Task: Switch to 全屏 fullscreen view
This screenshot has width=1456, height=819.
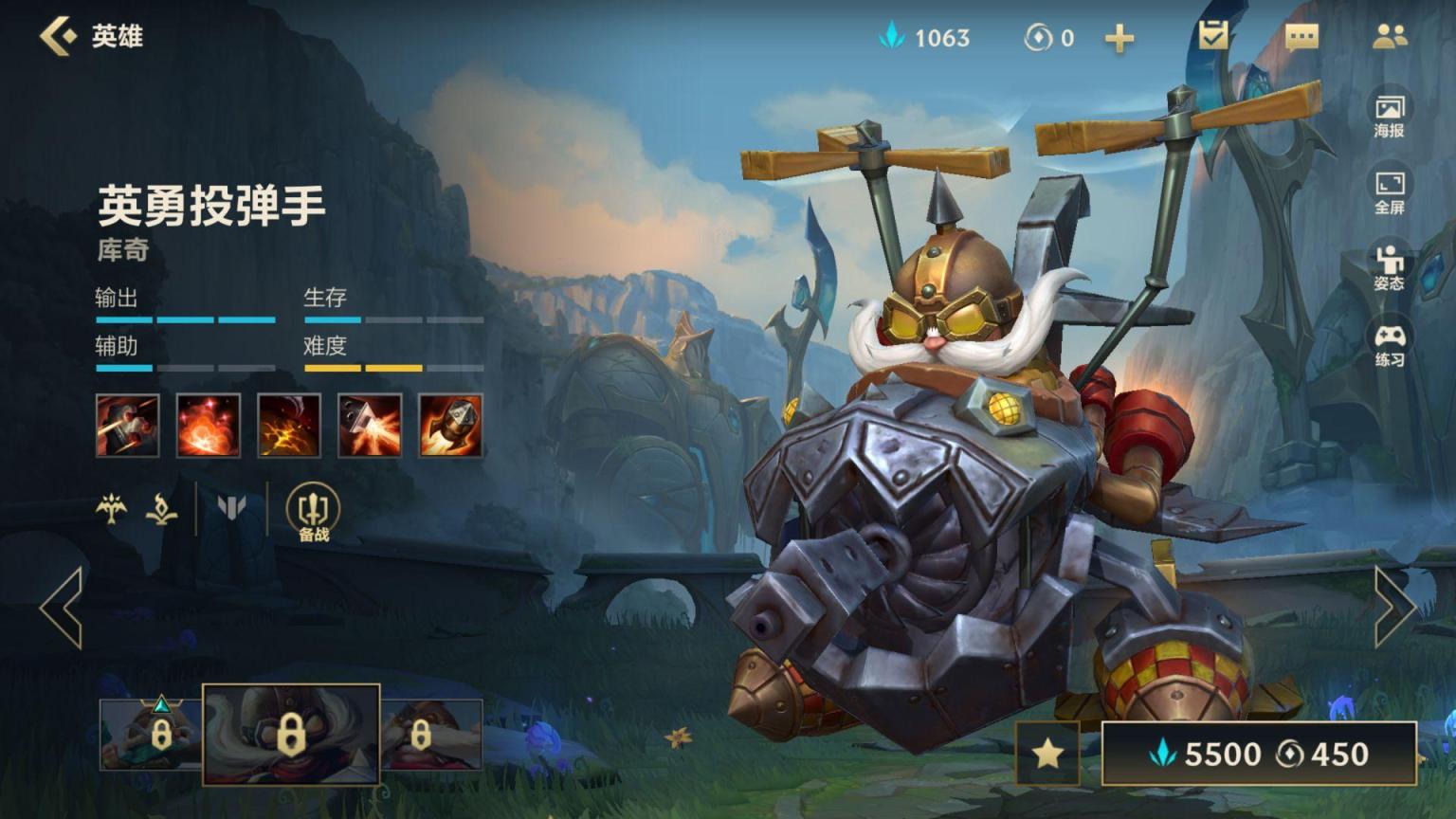Action: [1390, 192]
